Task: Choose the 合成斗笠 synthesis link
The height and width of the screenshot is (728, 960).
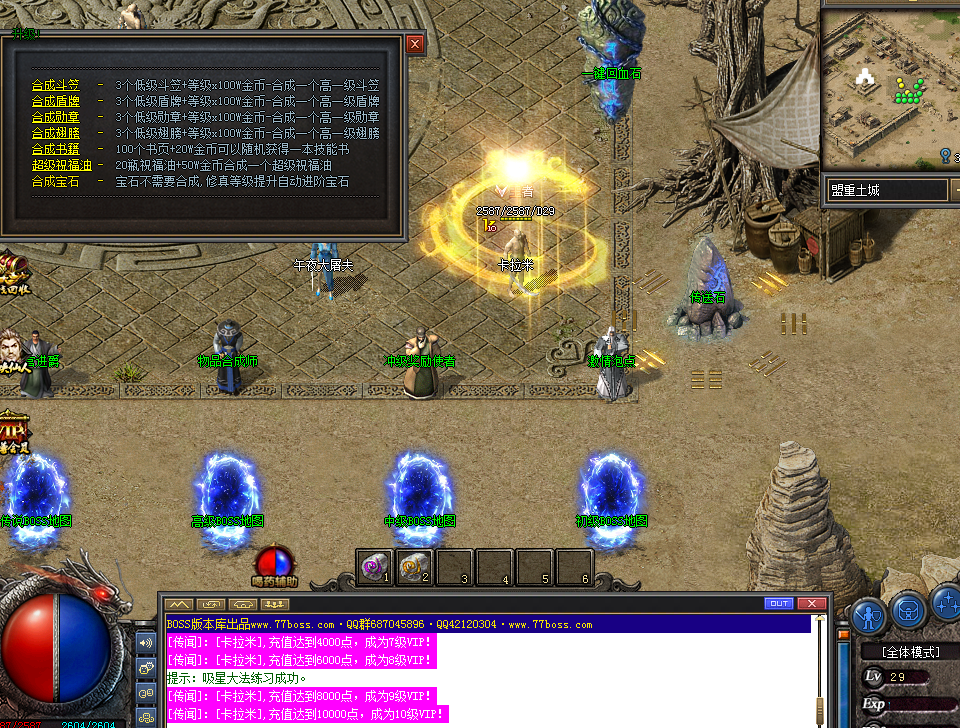Action: (x=56, y=86)
